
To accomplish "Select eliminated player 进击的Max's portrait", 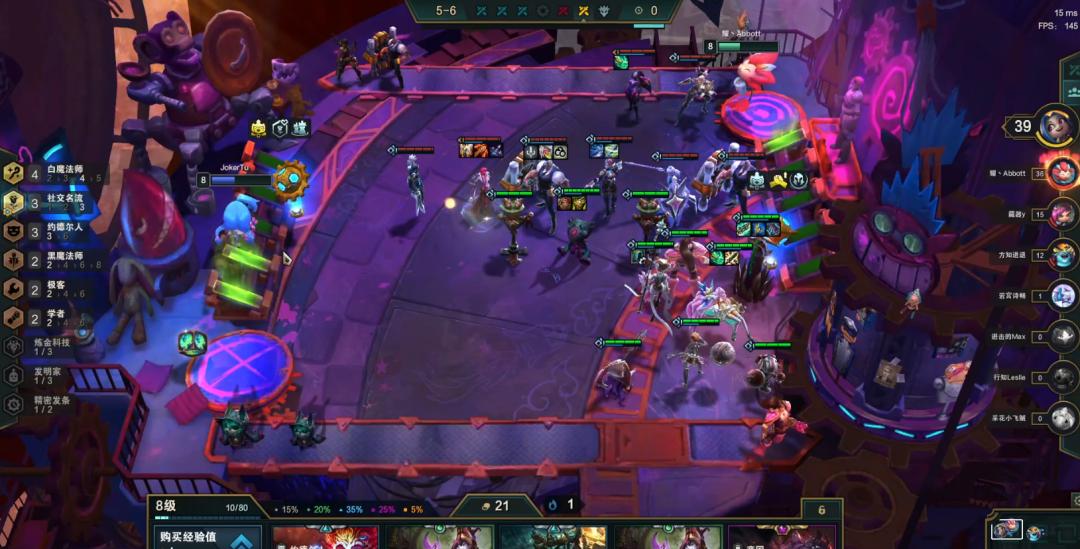I will click(1062, 337).
